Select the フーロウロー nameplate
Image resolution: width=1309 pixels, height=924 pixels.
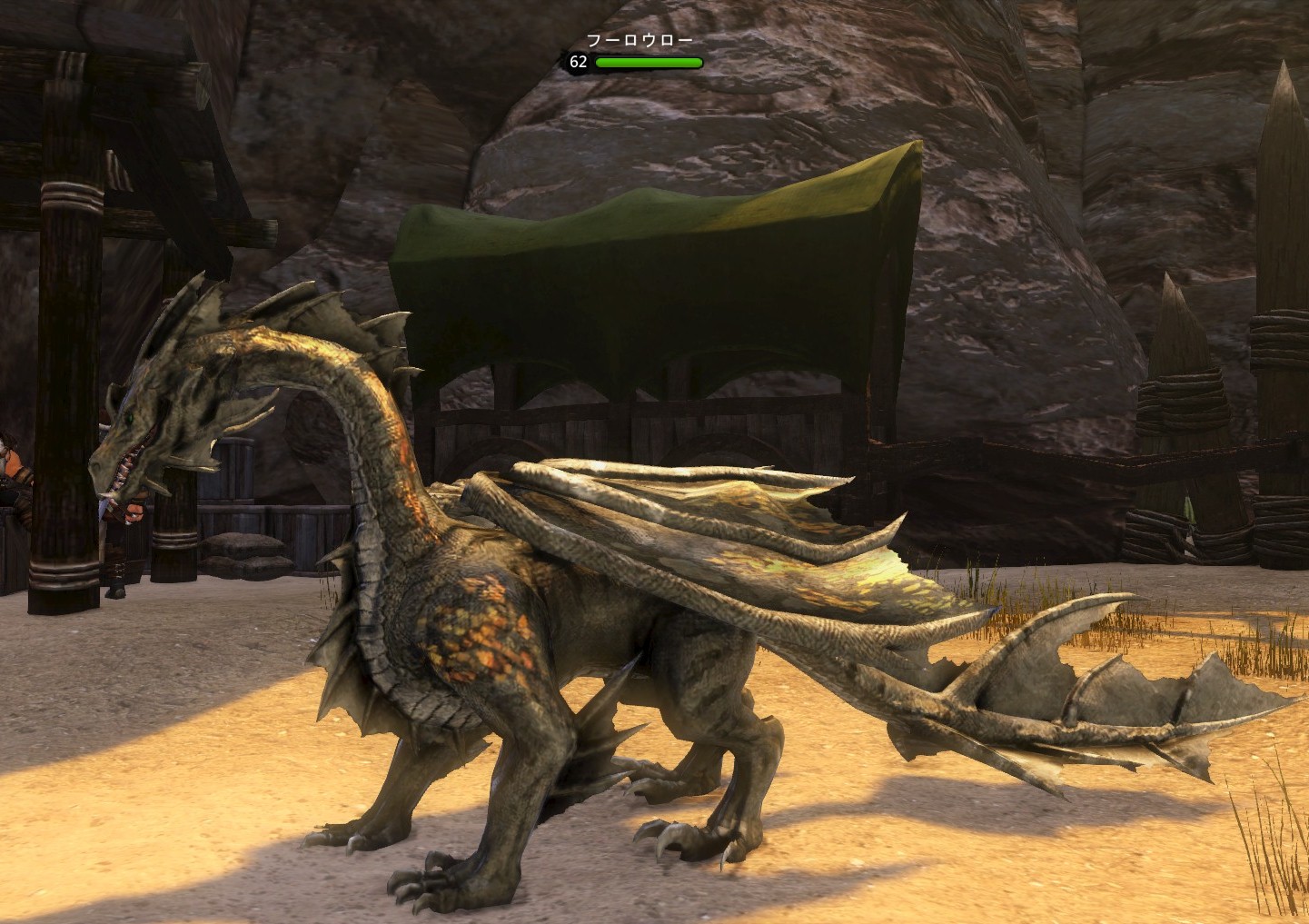[x=640, y=41]
